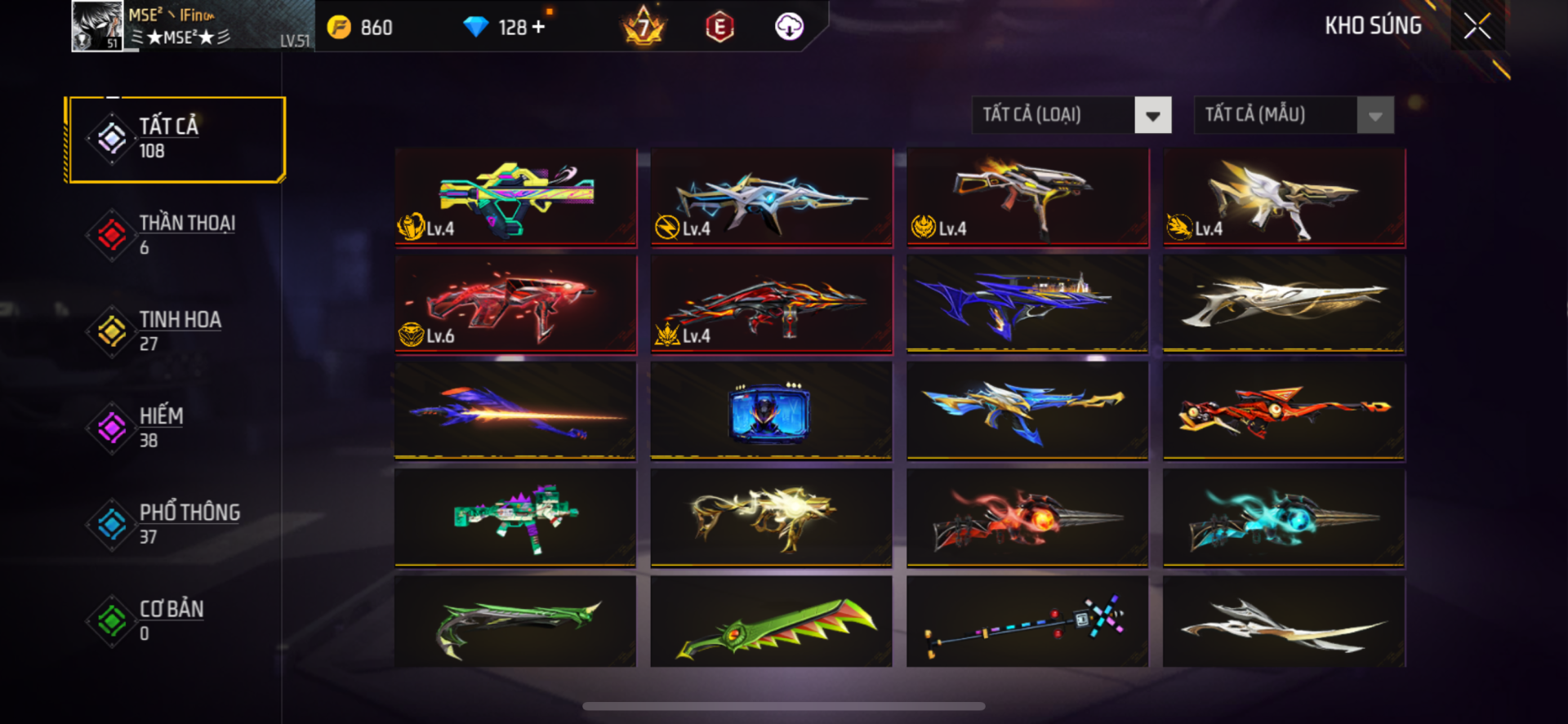Switch to the Phổ Thông tab
The image size is (1568, 724).
(177, 524)
